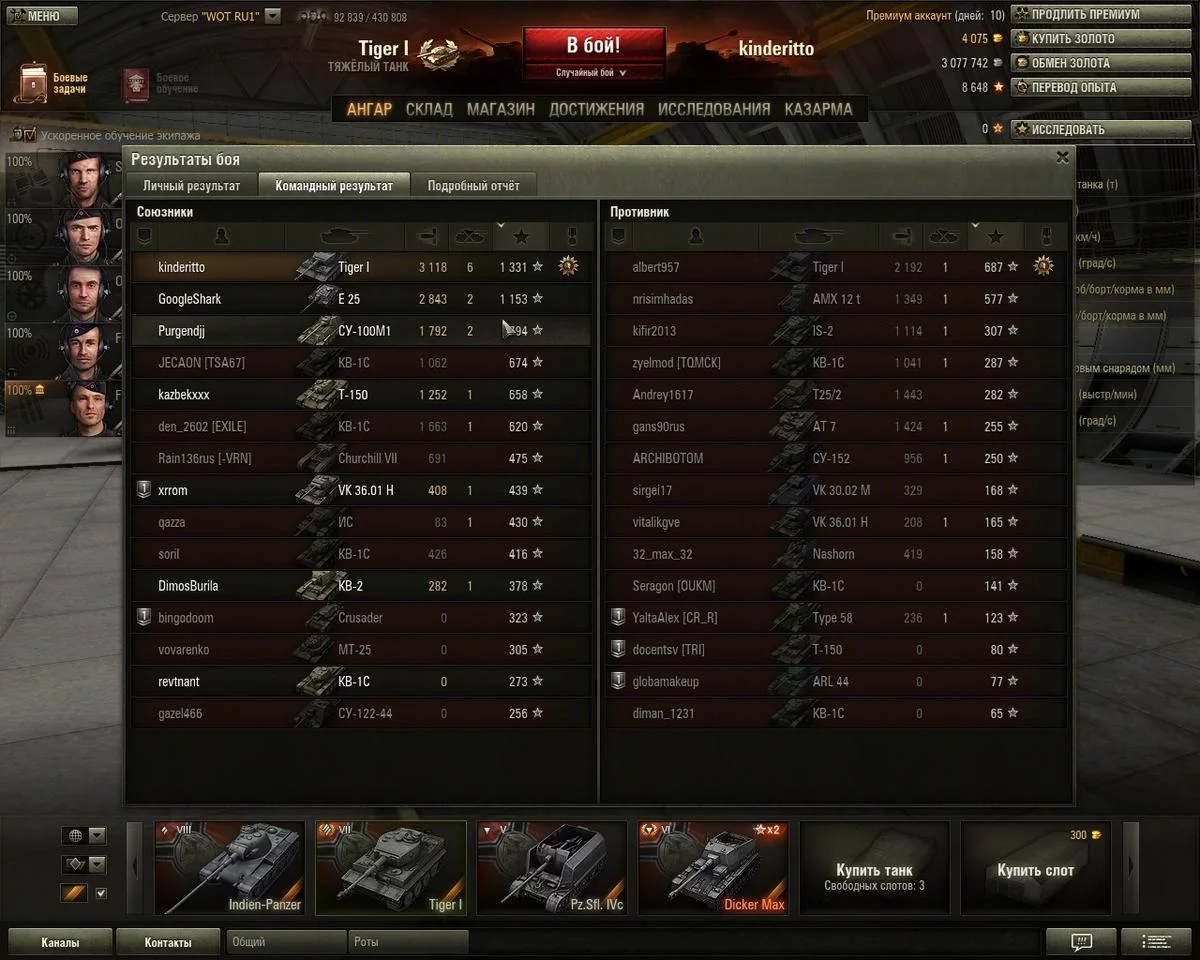Open ДОСТИЖЕНИЯ in the top menu
The width and height of the screenshot is (1200, 960).
(x=596, y=109)
